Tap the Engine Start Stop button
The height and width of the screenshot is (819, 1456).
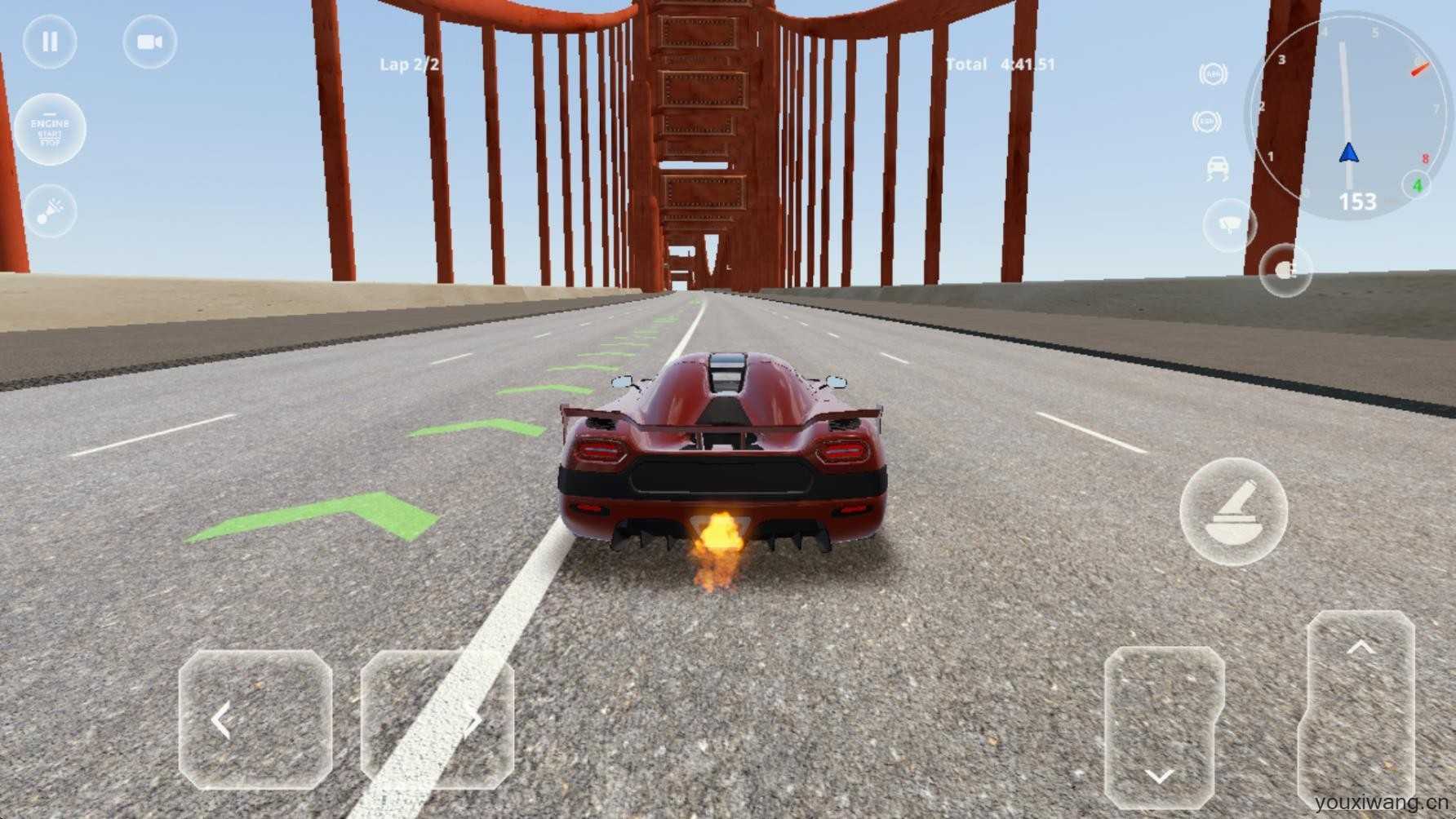[x=50, y=131]
